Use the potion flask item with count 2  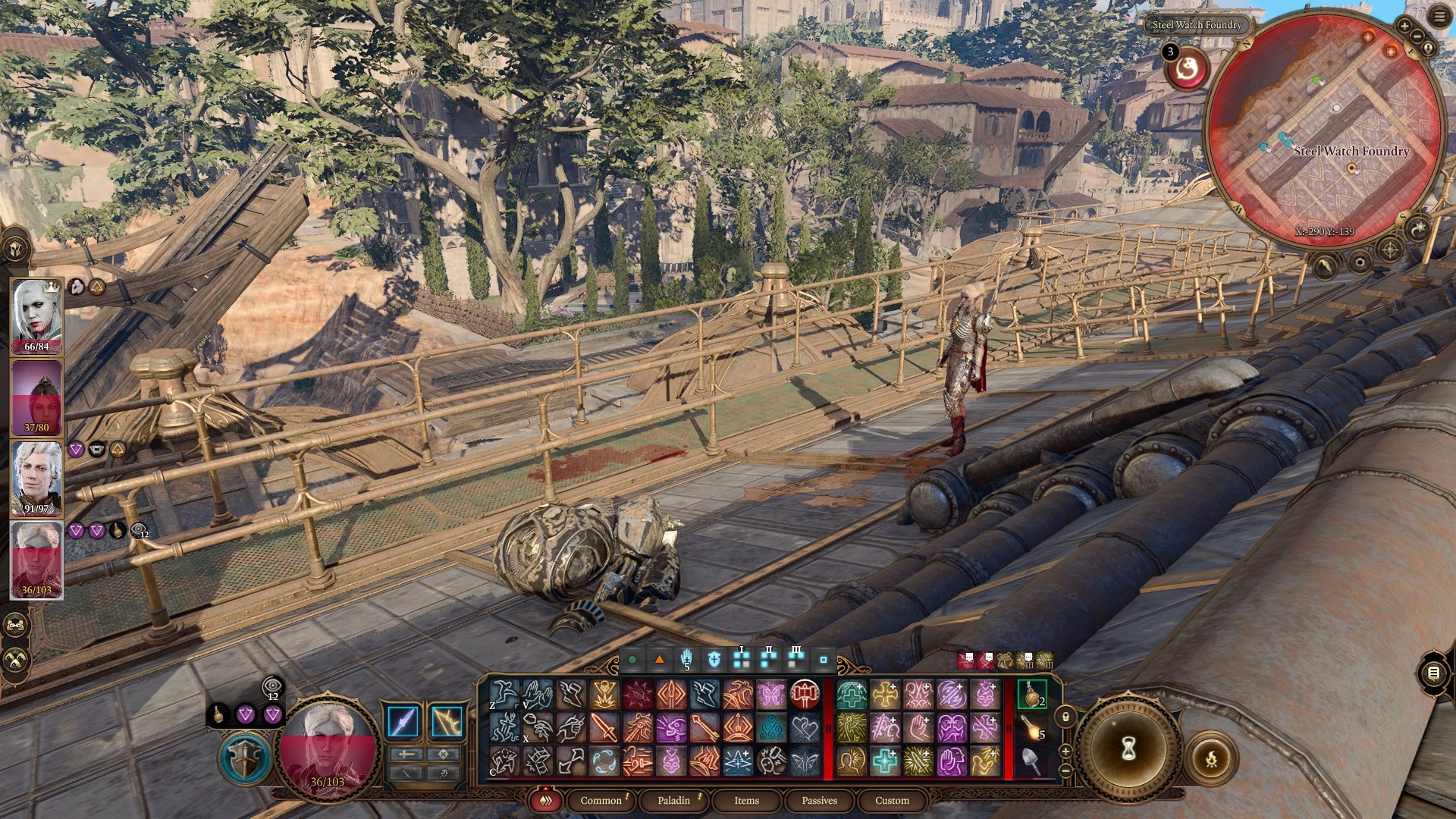point(1031,694)
